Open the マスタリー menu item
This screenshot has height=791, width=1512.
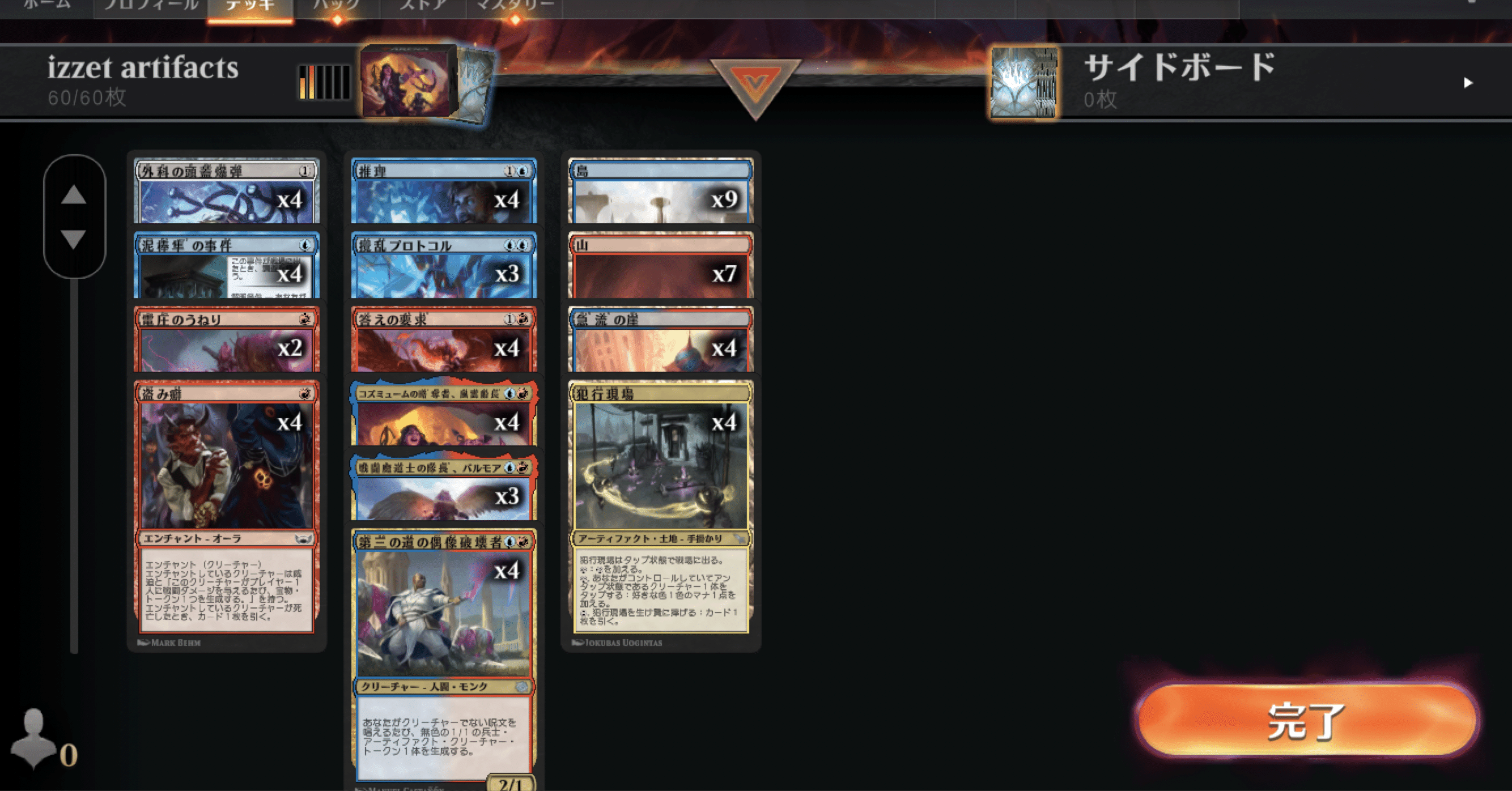click(x=515, y=6)
